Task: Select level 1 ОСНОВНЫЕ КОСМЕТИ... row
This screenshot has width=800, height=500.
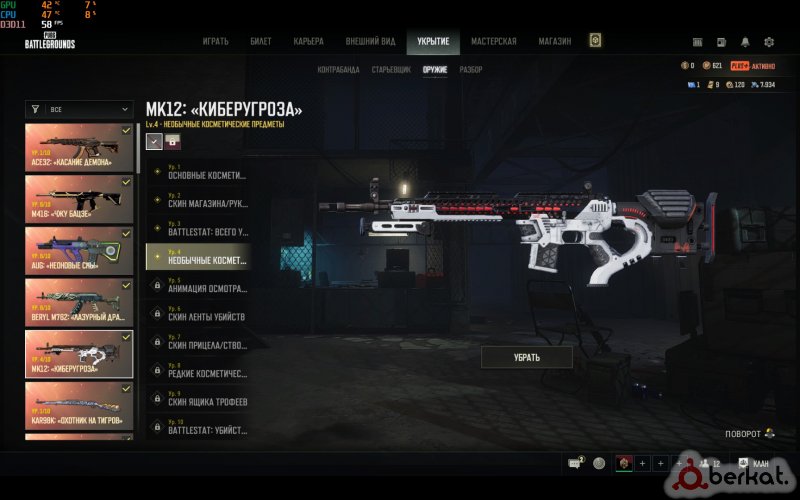Action: [196, 172]
